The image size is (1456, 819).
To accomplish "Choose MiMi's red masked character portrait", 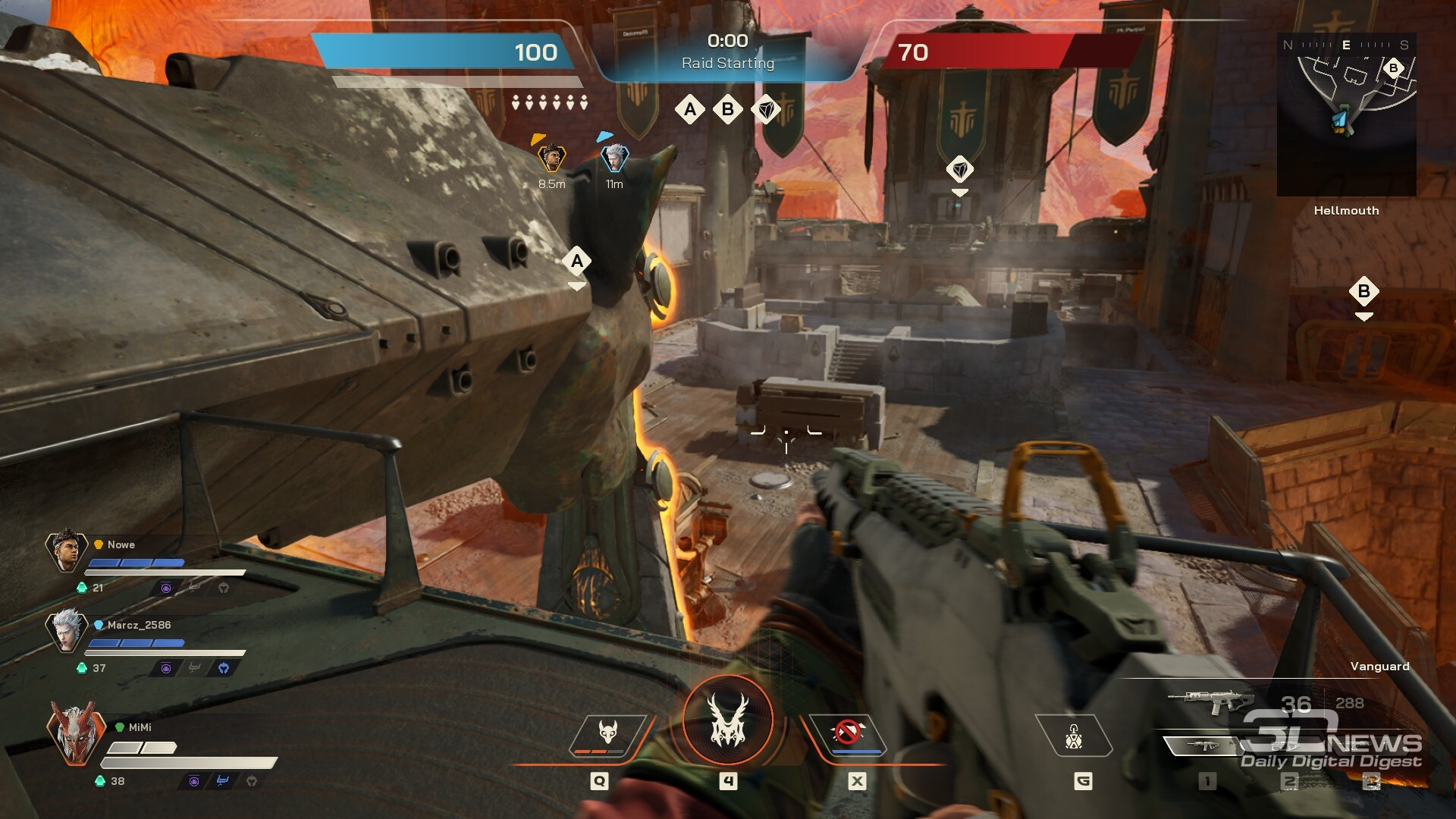I will click(x=74, y=733).
